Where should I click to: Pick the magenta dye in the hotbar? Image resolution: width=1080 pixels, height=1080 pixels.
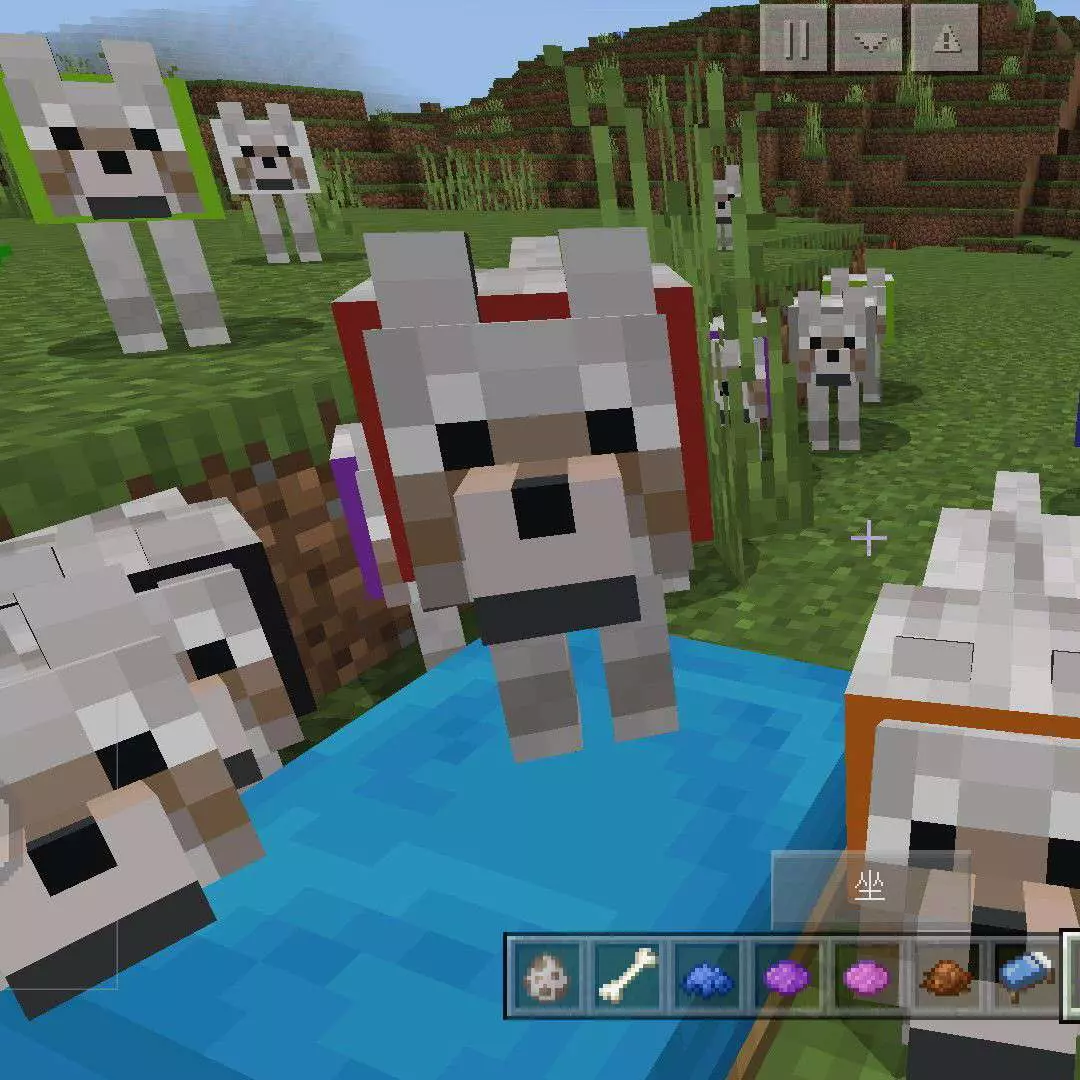click(x=868, y=977)
